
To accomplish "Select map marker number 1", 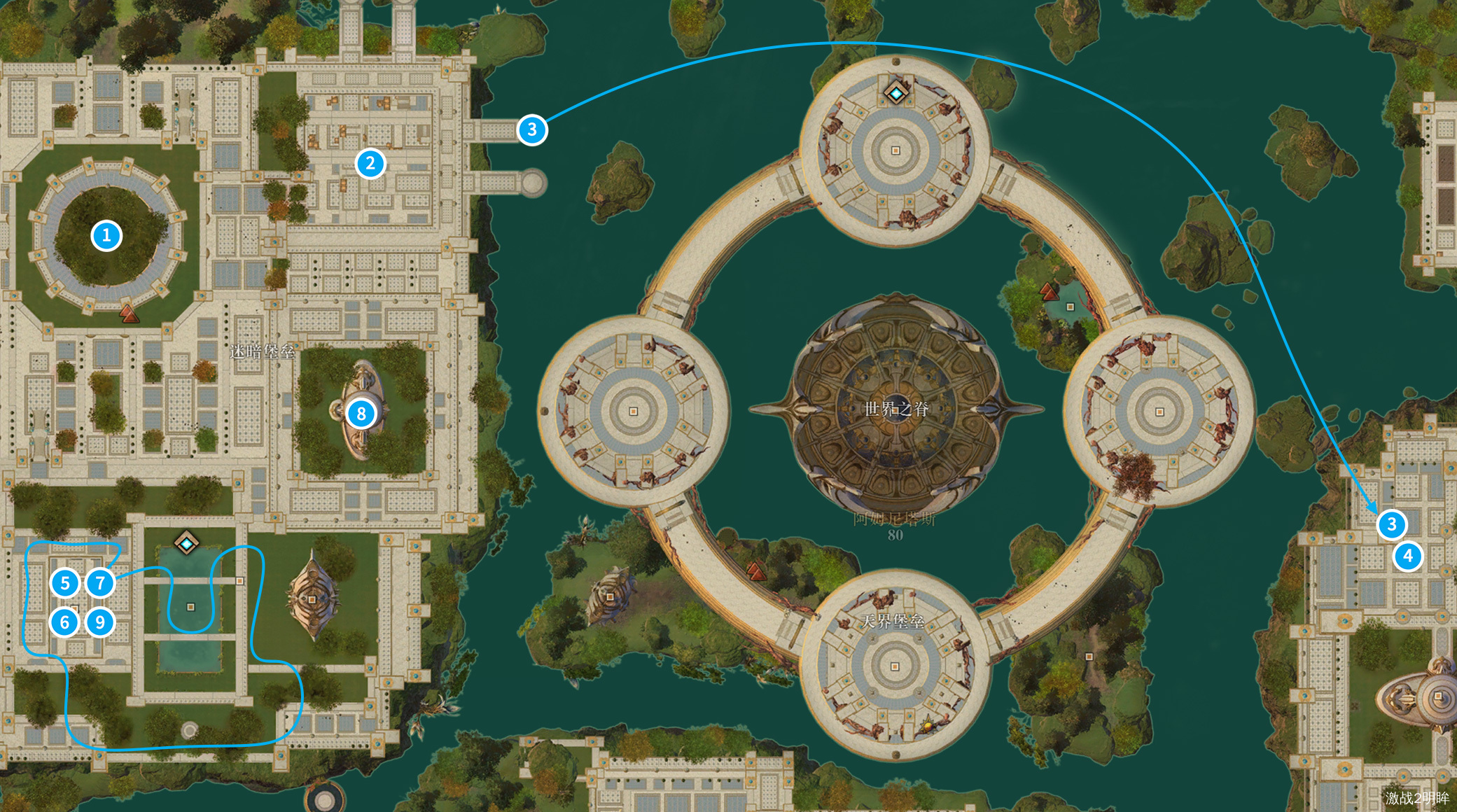I will pyautogui.click(x=106, y=236).
